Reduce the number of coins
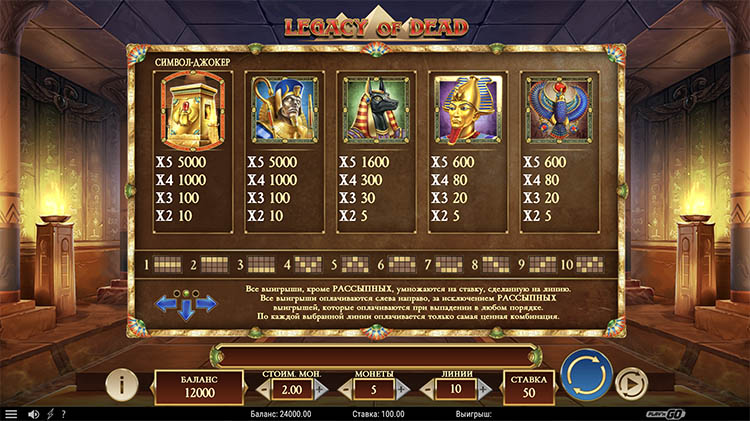 coord(343,390)
